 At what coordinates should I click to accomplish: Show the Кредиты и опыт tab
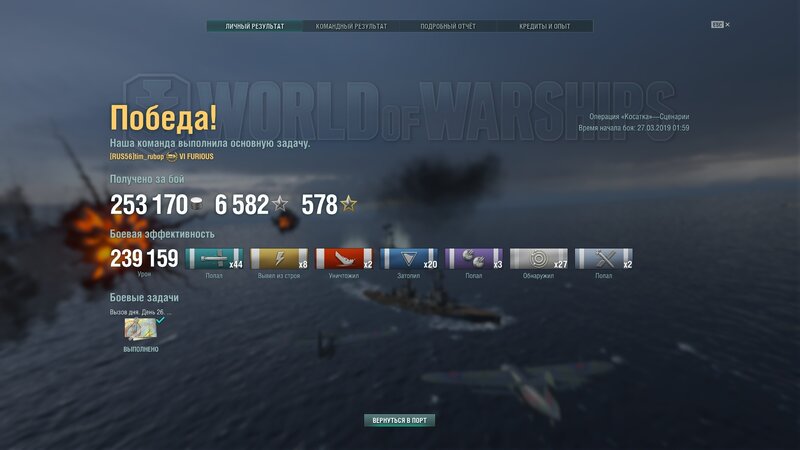click(544, 26)
